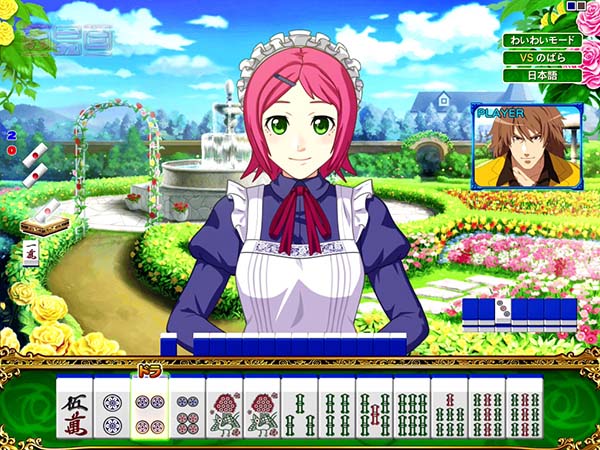Select the 5-sou tile with red center
This screenshot has width=600, height=450.
coord(374,410)
